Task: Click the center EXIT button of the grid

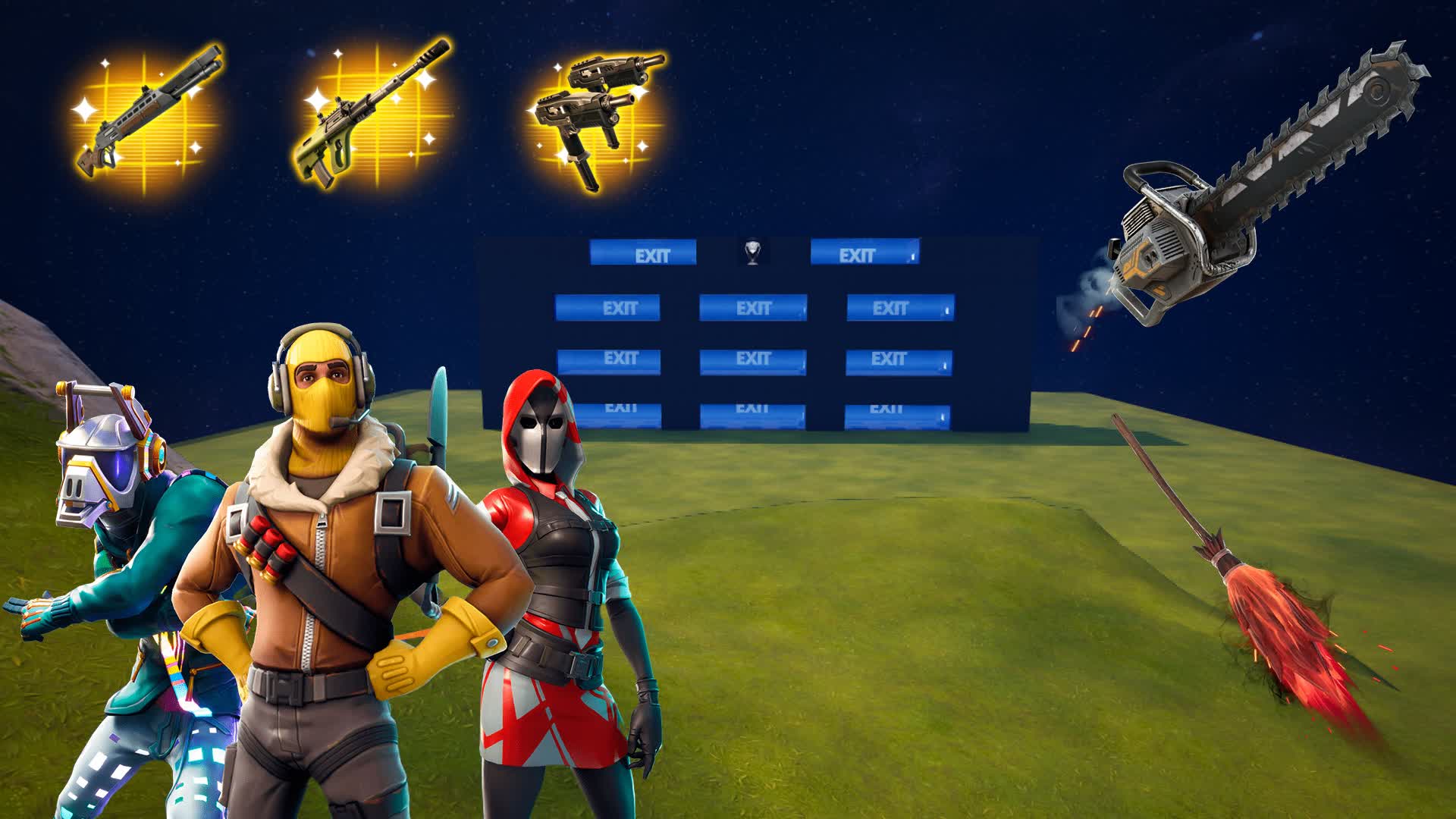Action: click(752, 359)
